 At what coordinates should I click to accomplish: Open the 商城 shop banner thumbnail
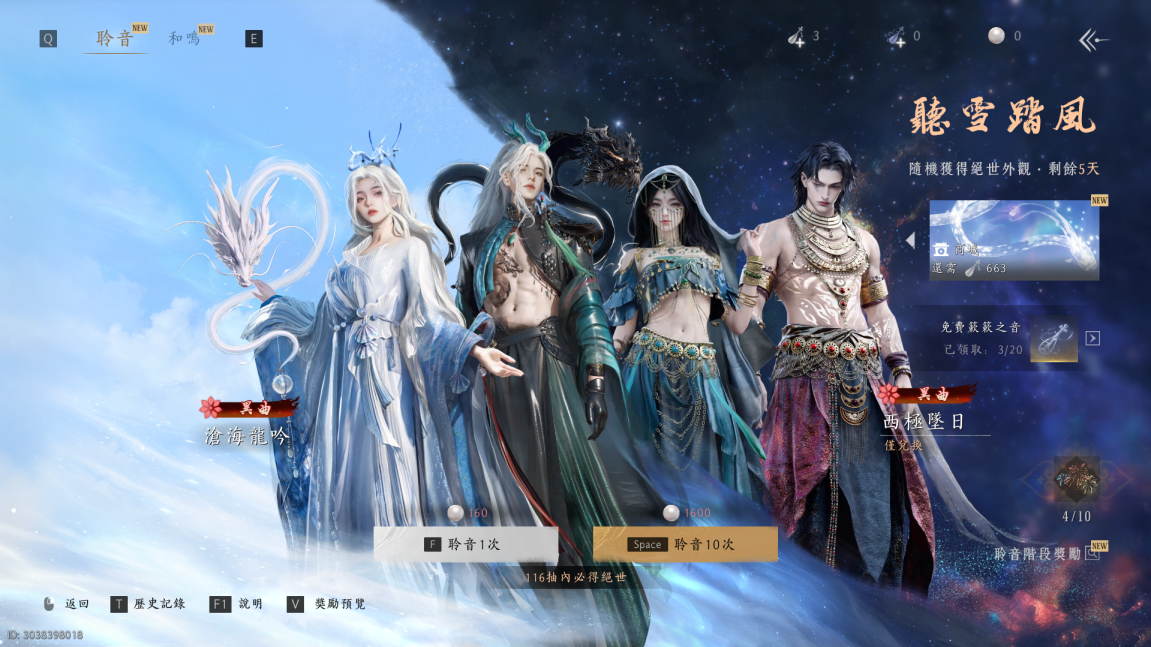1014,240
